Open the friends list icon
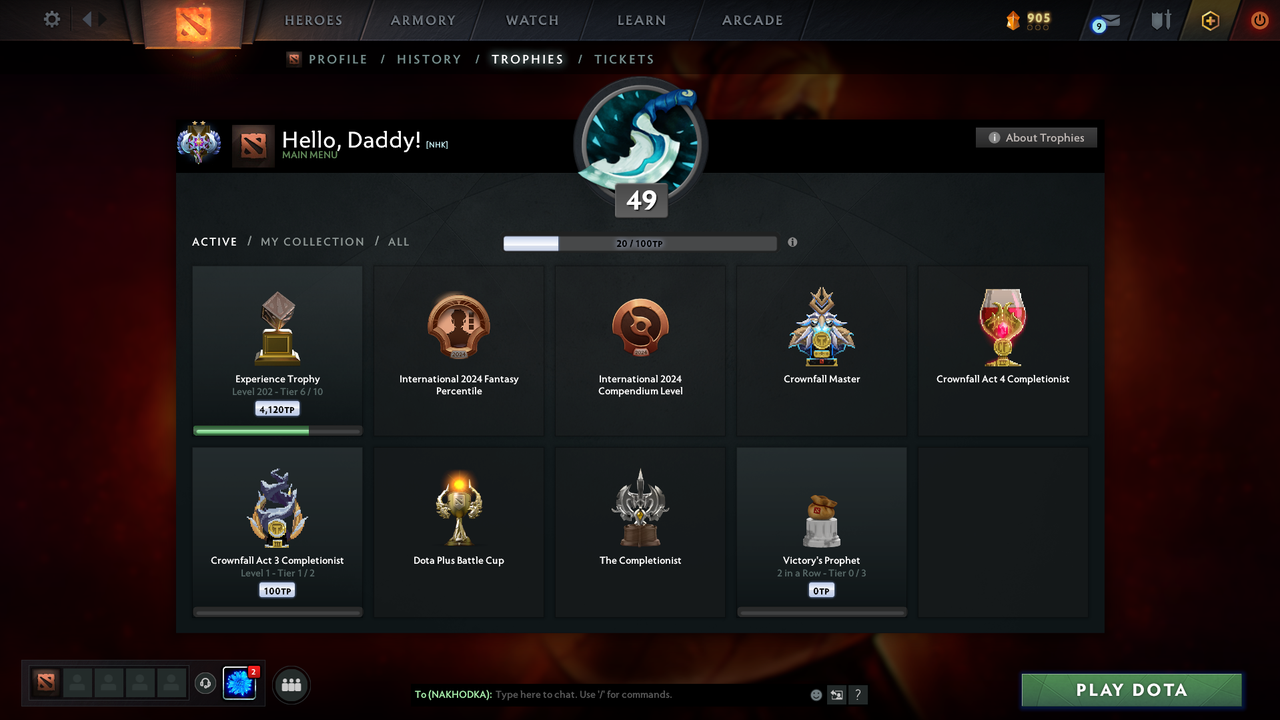The height and width of the screenshot is (720, 1280). (x=290, y=684)
